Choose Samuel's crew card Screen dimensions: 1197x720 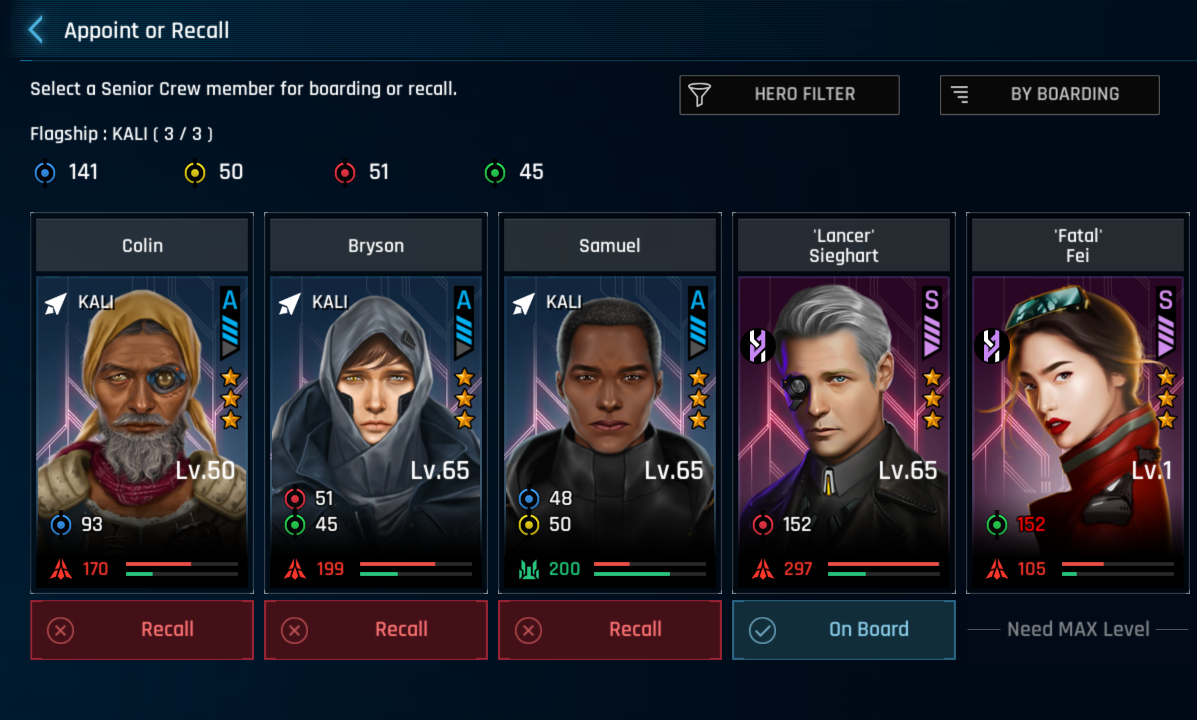point(609,410)
